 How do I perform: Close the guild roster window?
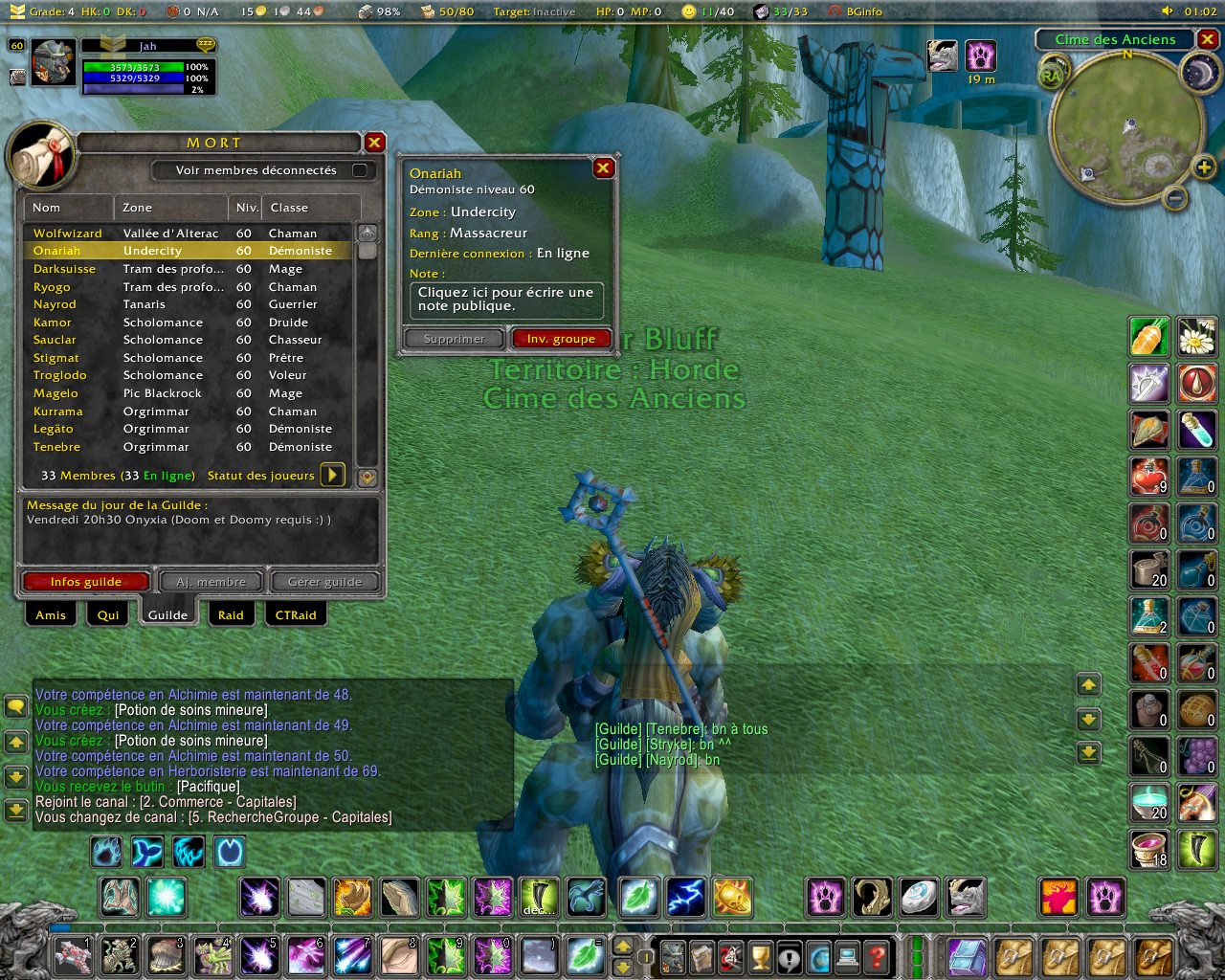click(374, 143)
